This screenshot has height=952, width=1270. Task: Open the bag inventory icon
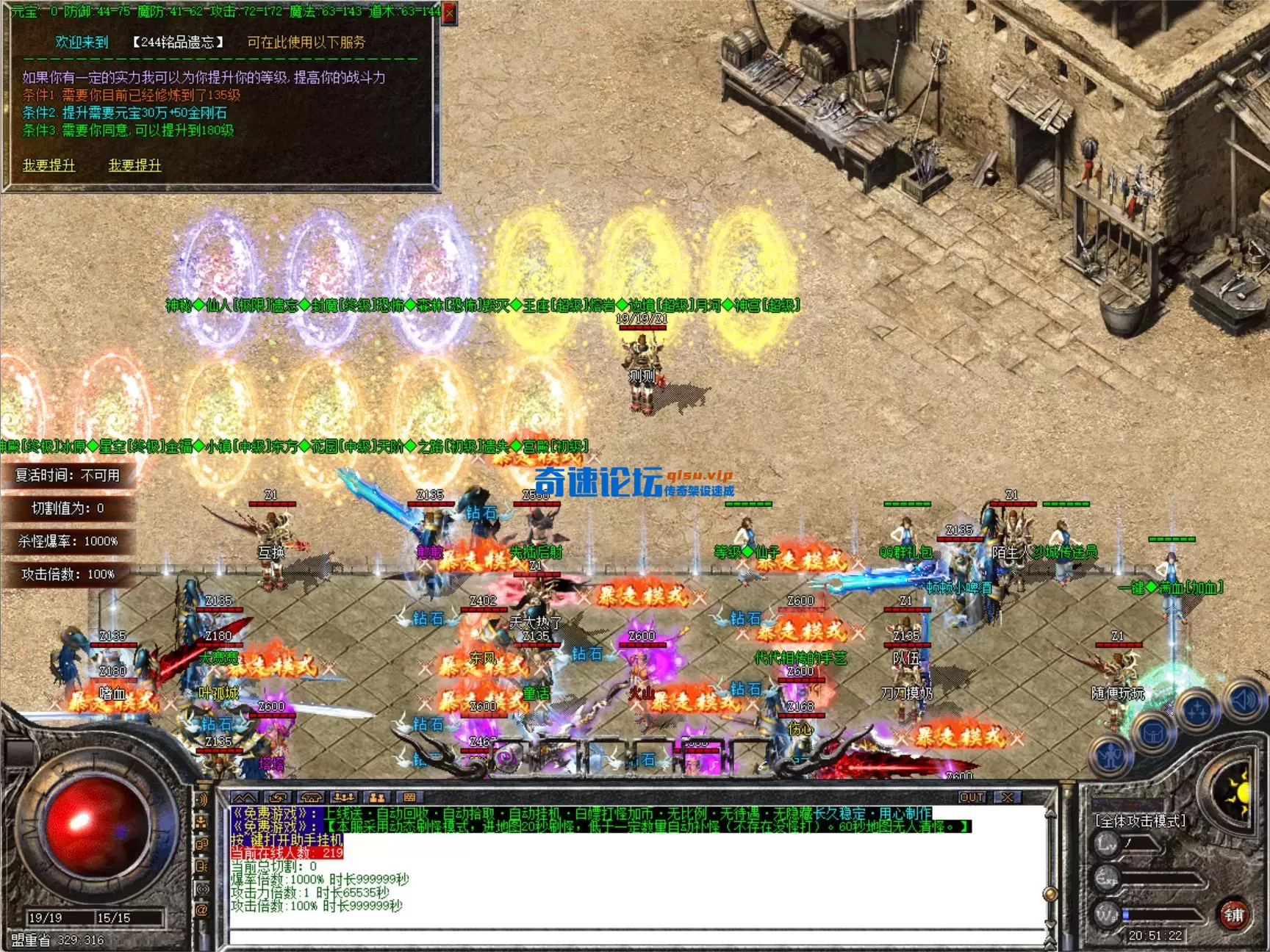point(1153,732)
